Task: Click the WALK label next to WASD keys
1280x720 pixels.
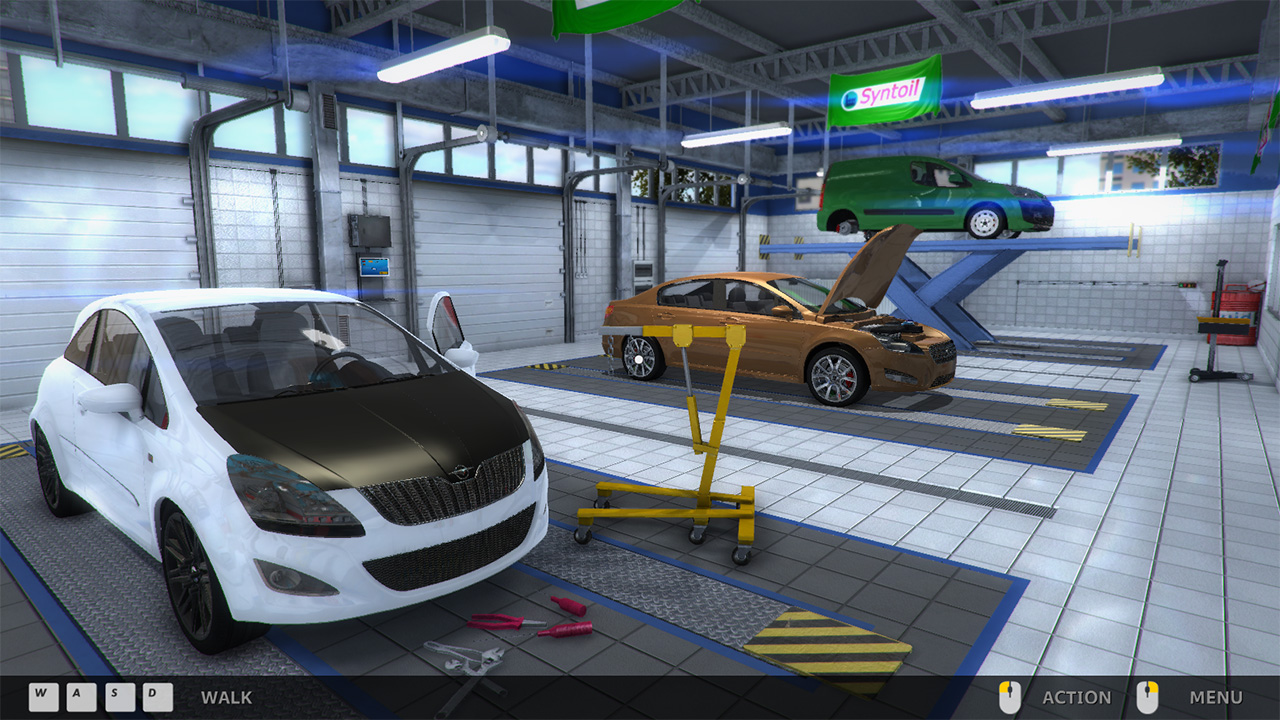Action: (x=228, y=698)
